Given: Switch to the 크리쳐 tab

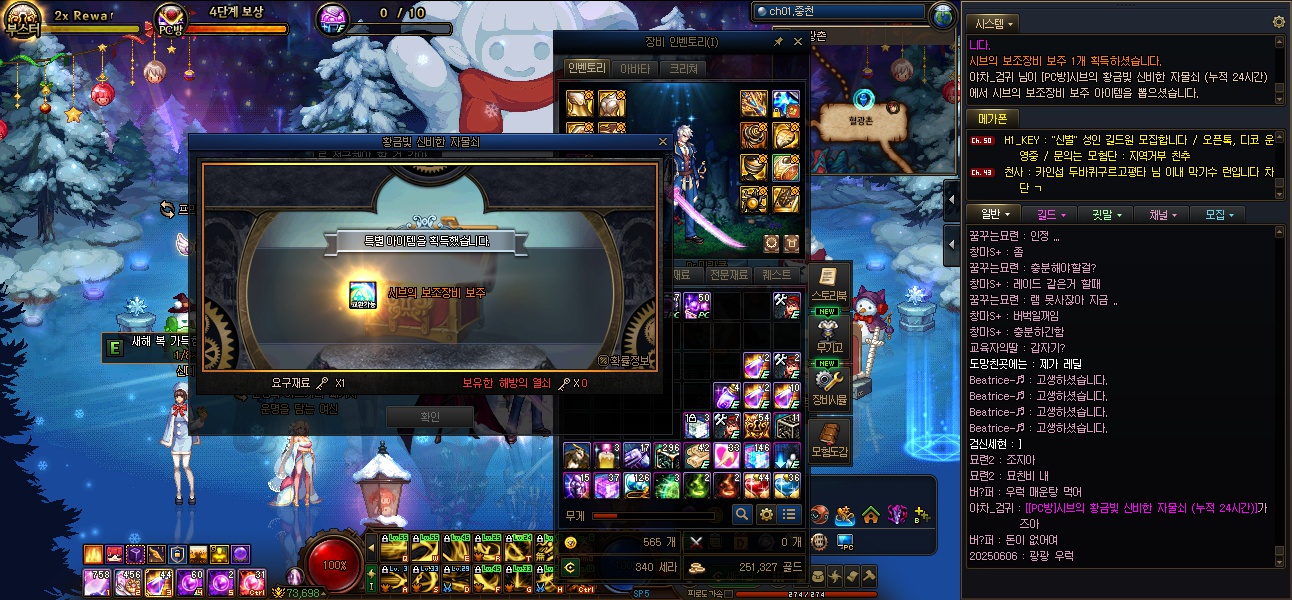Looking at the screenshot, I should coord(684,68).
